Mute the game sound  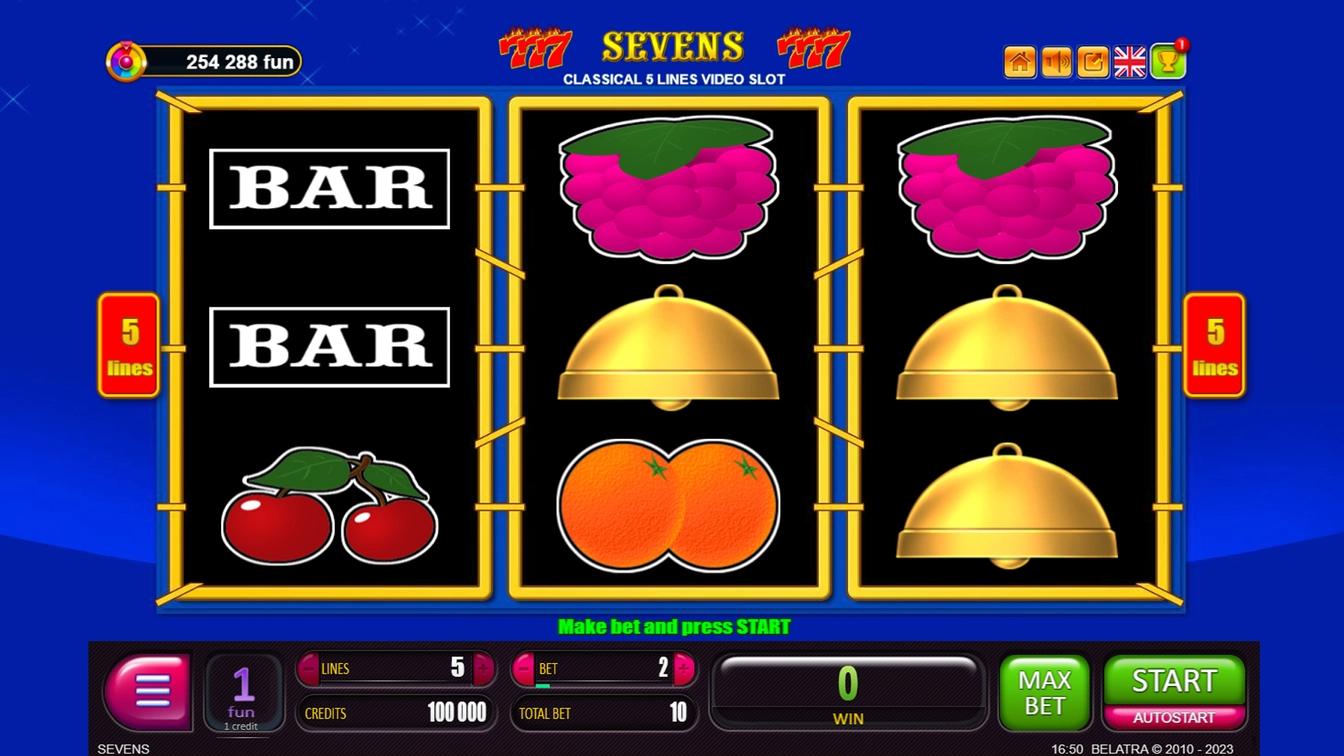coord(1056,62)
